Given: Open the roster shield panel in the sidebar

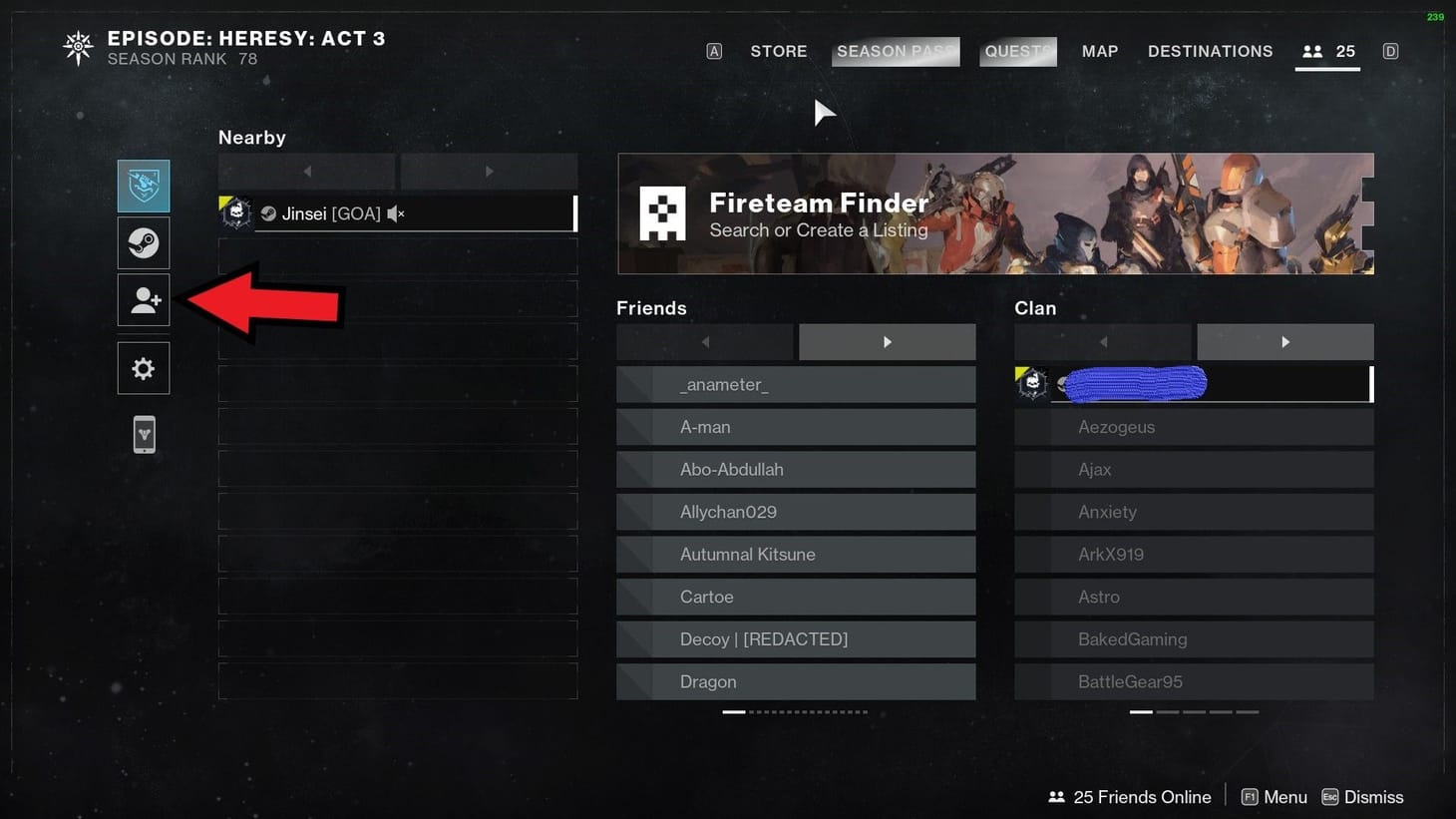Looking at the screenshot, I should (x=143, y=185).
